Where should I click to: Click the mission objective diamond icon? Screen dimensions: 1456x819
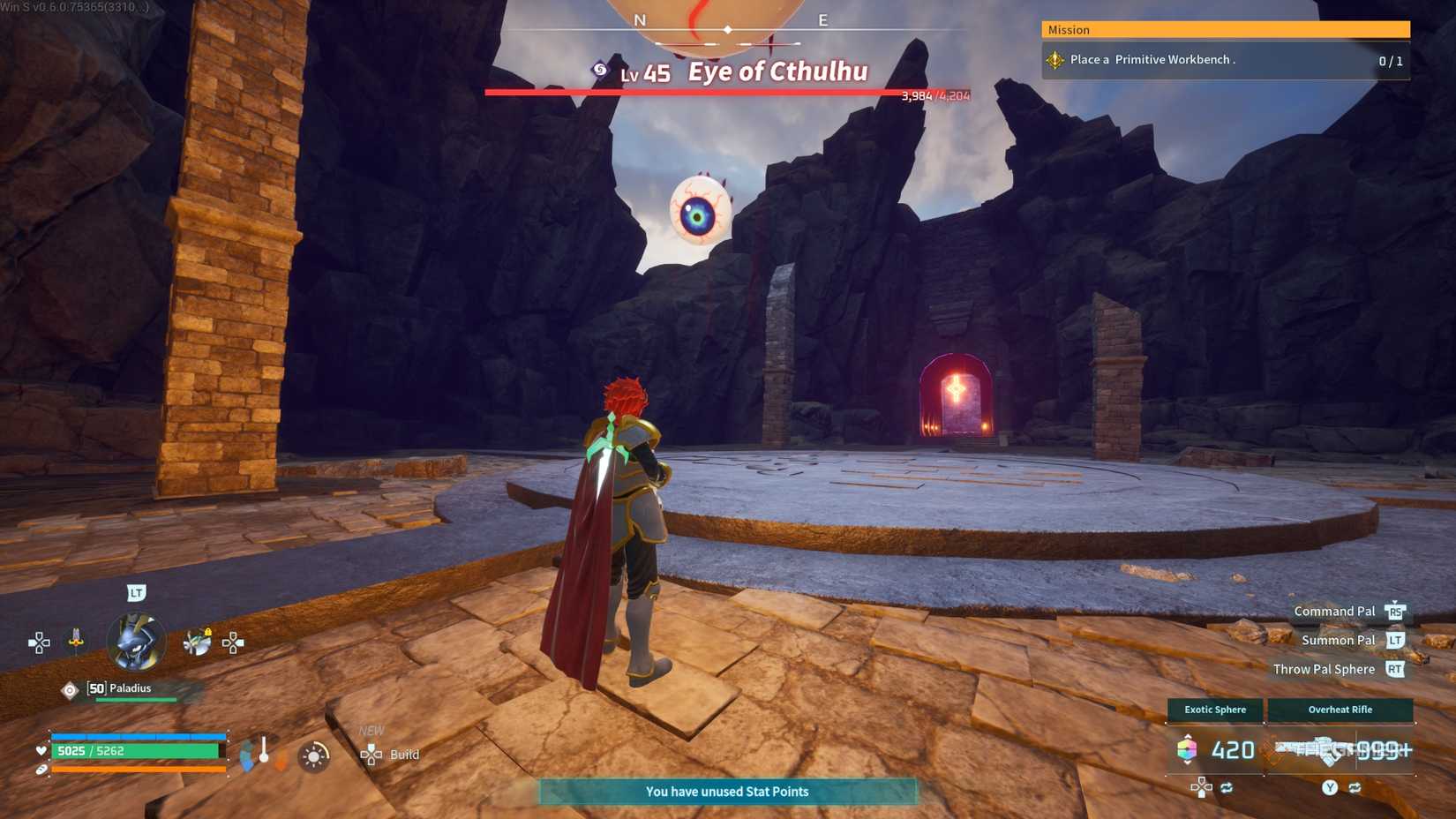coord(1055,60)
